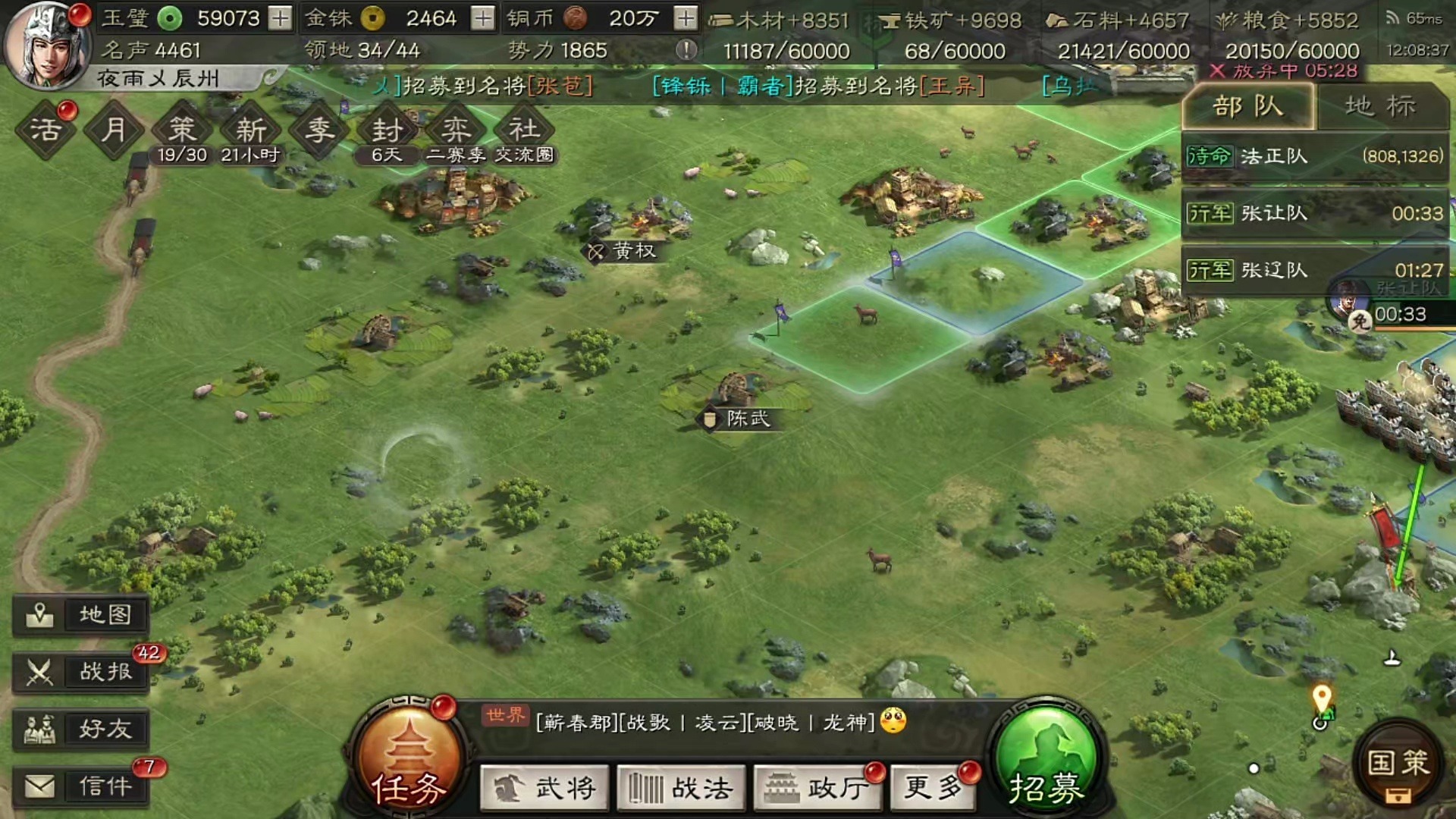The width and height of the screenshot is (1456, 819).
Task: Open the 活 (Events) diamond icon
Action: pos(45,130)
